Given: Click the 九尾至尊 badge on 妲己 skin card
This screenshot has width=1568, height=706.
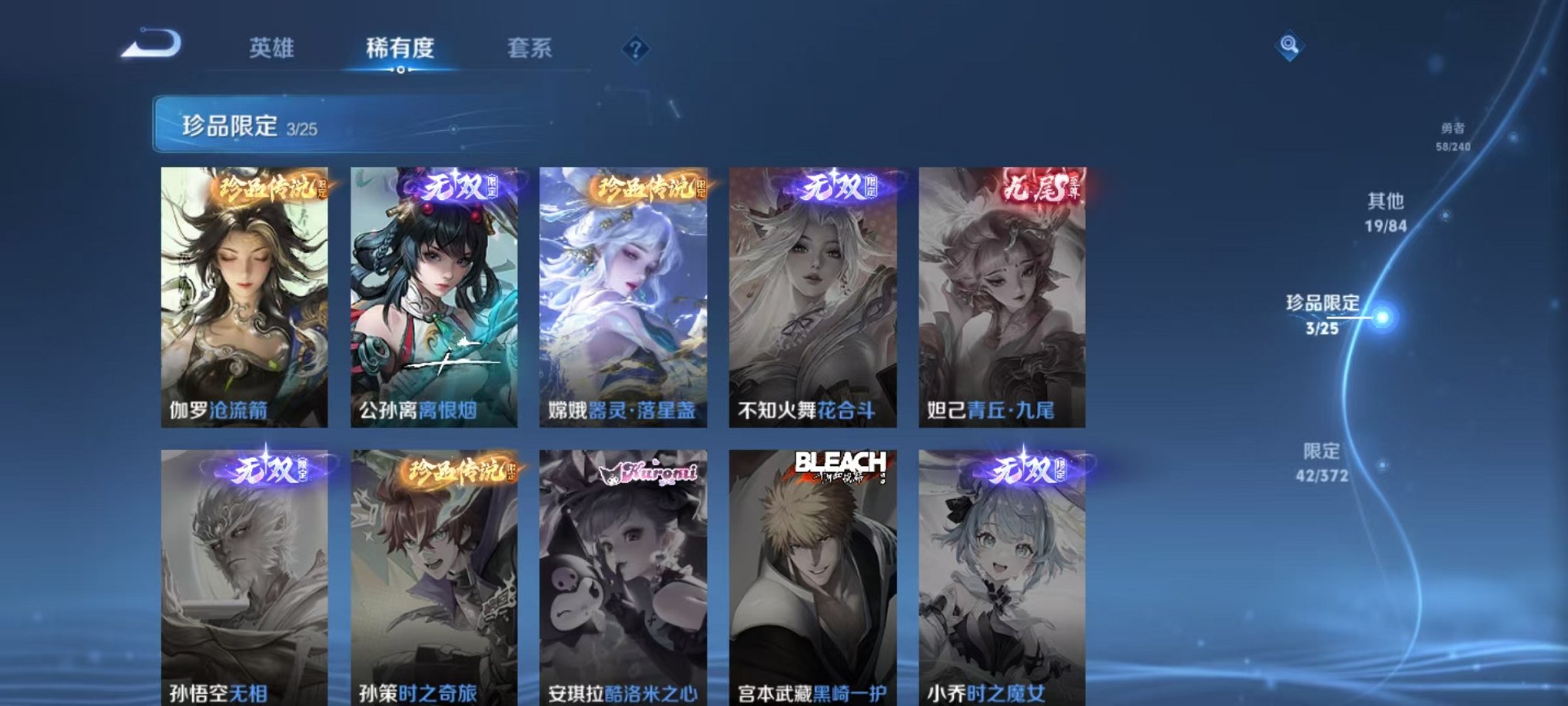Looking at the screenshot, I should click(x=1044, y=188).
